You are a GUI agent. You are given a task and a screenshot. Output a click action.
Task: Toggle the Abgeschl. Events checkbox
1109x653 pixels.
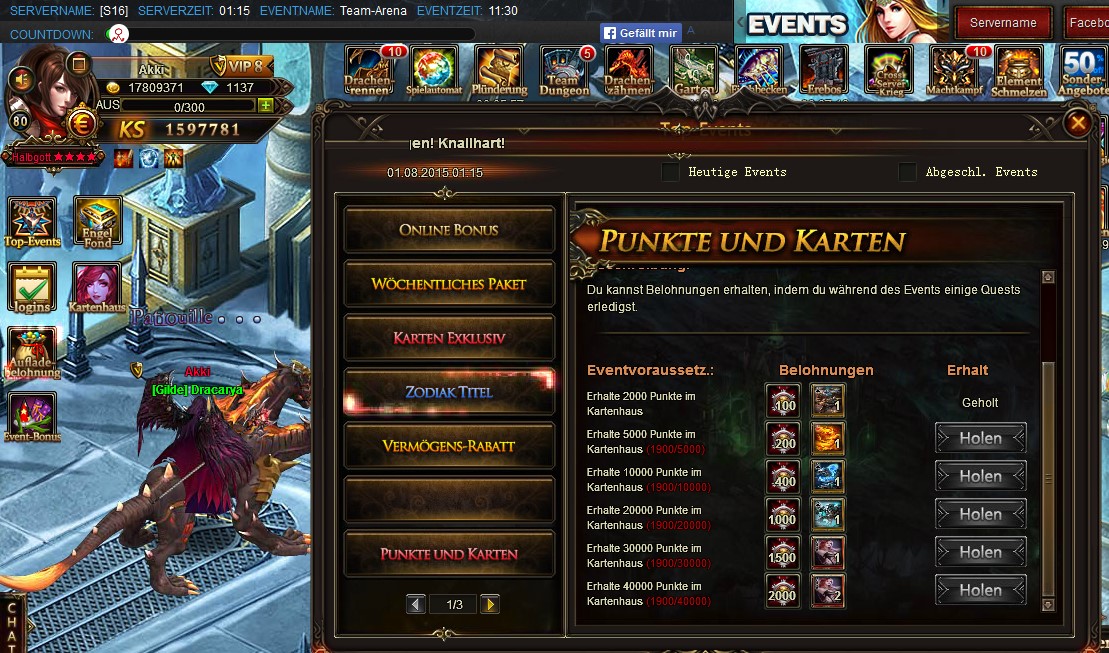[x=907, y=172]
